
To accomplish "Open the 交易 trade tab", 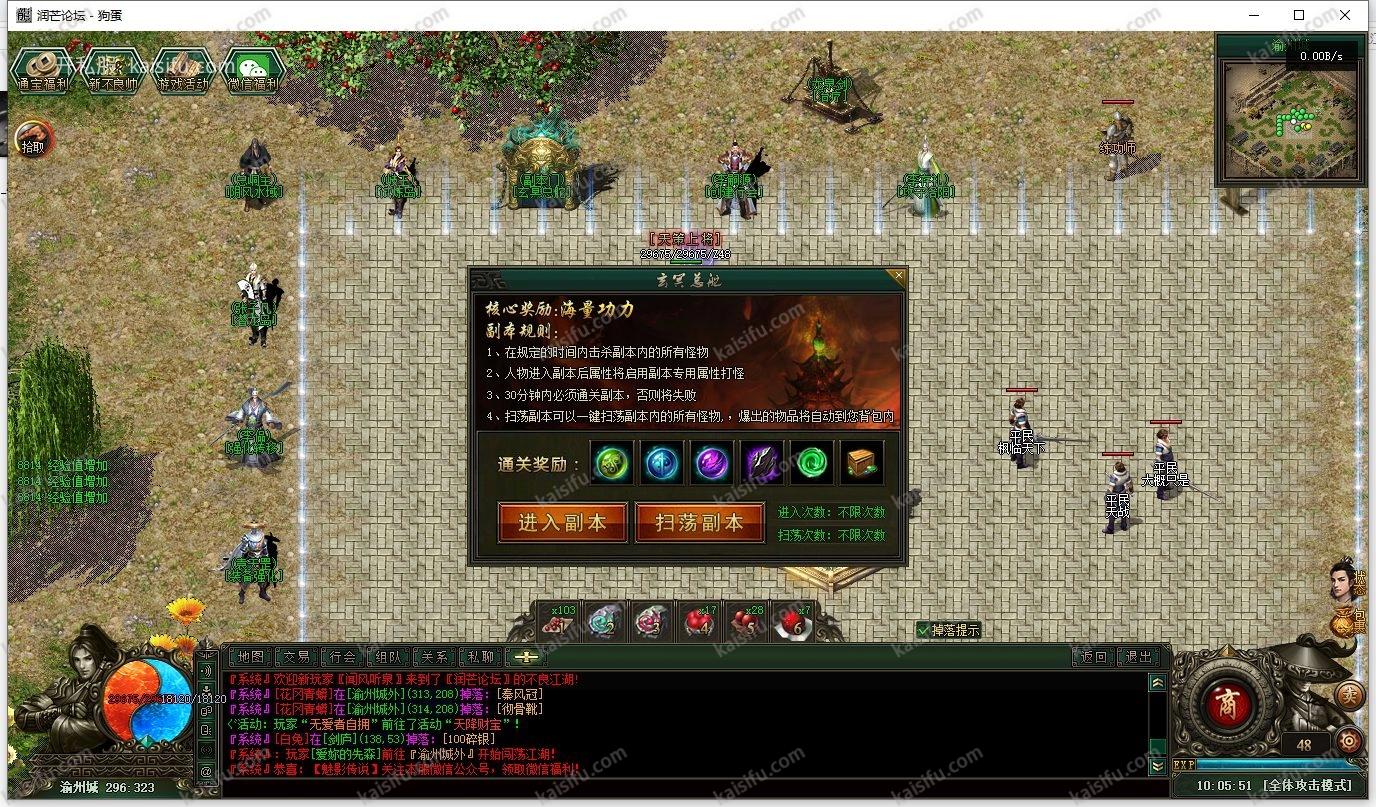I will coord(297,657).
